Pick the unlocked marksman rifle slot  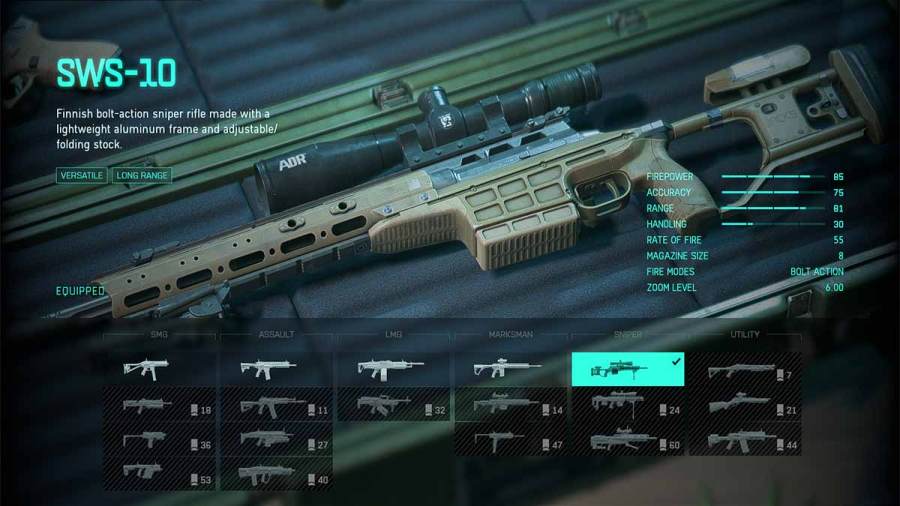coord(510,369)
